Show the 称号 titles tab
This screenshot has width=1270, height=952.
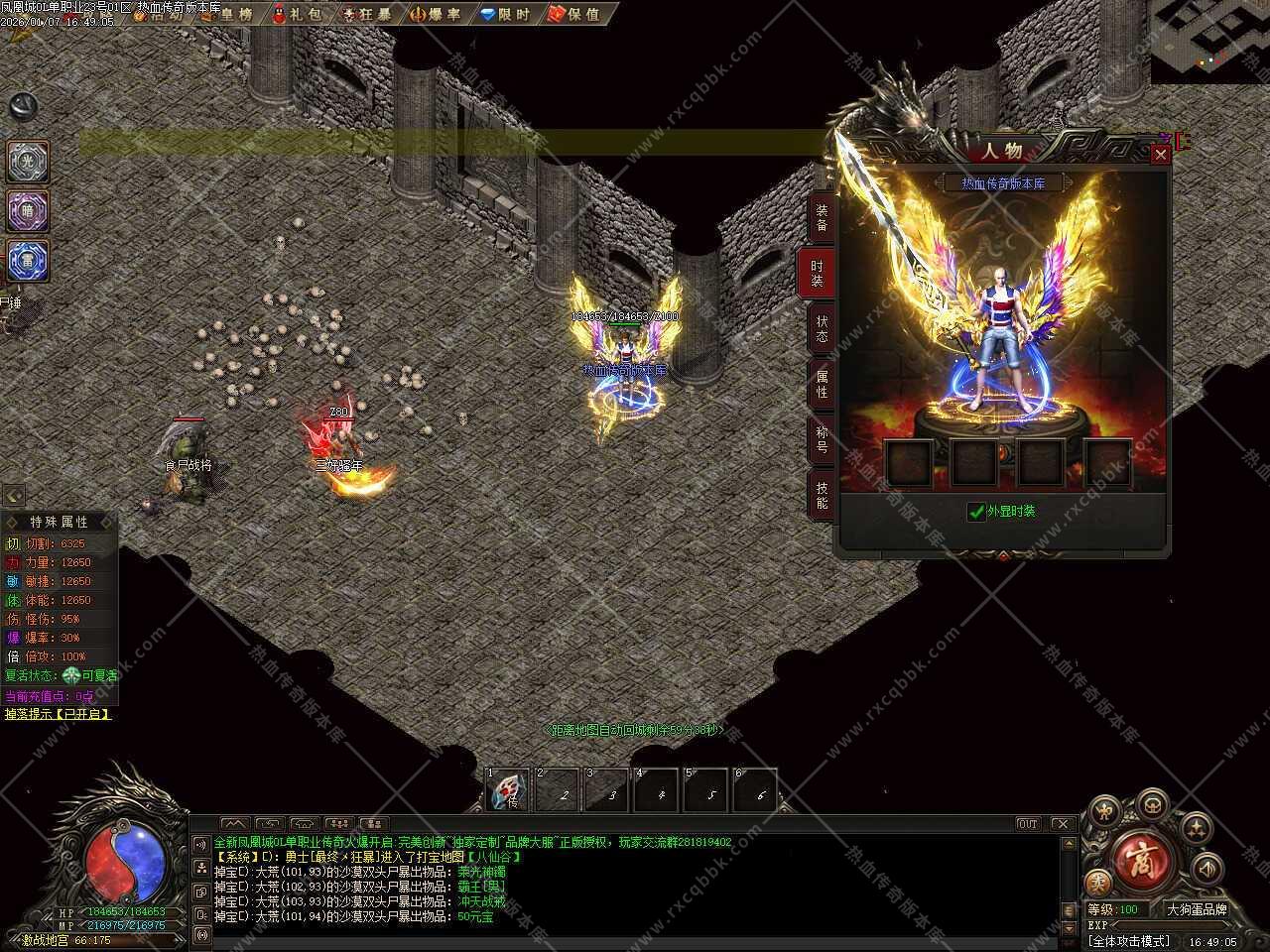pos(822,439)
